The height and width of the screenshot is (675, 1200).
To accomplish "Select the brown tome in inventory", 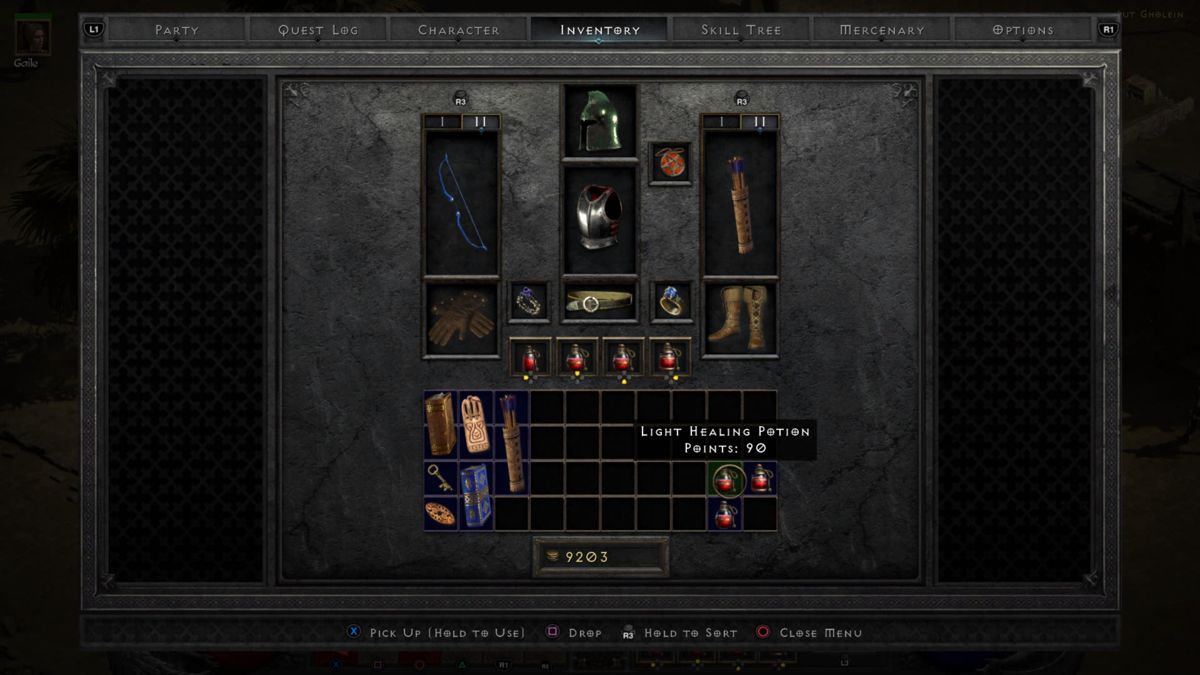I will 440,424.
